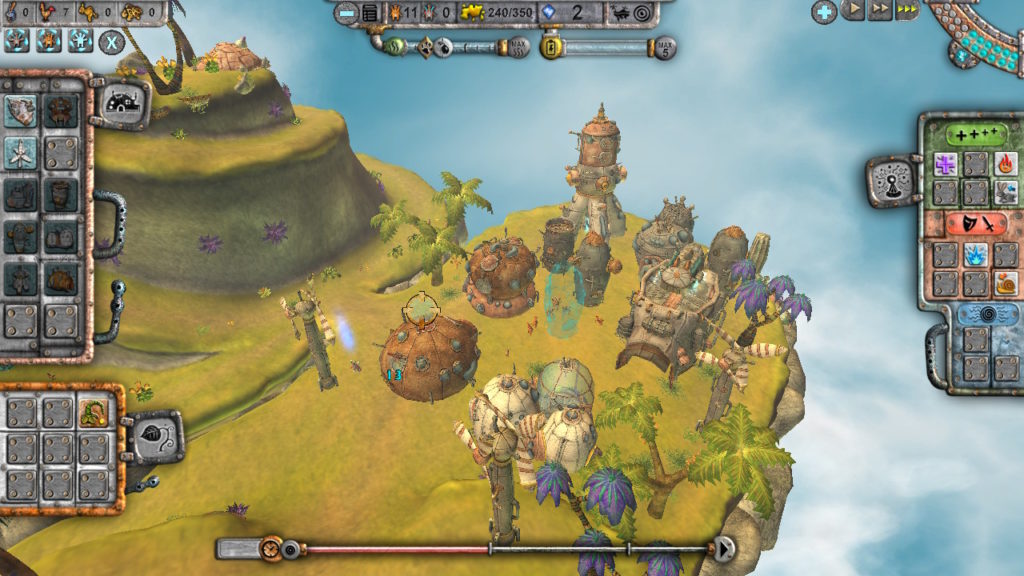Click the rock-faced building slot in left panel
1024x576 pixels.
[20, 110]
